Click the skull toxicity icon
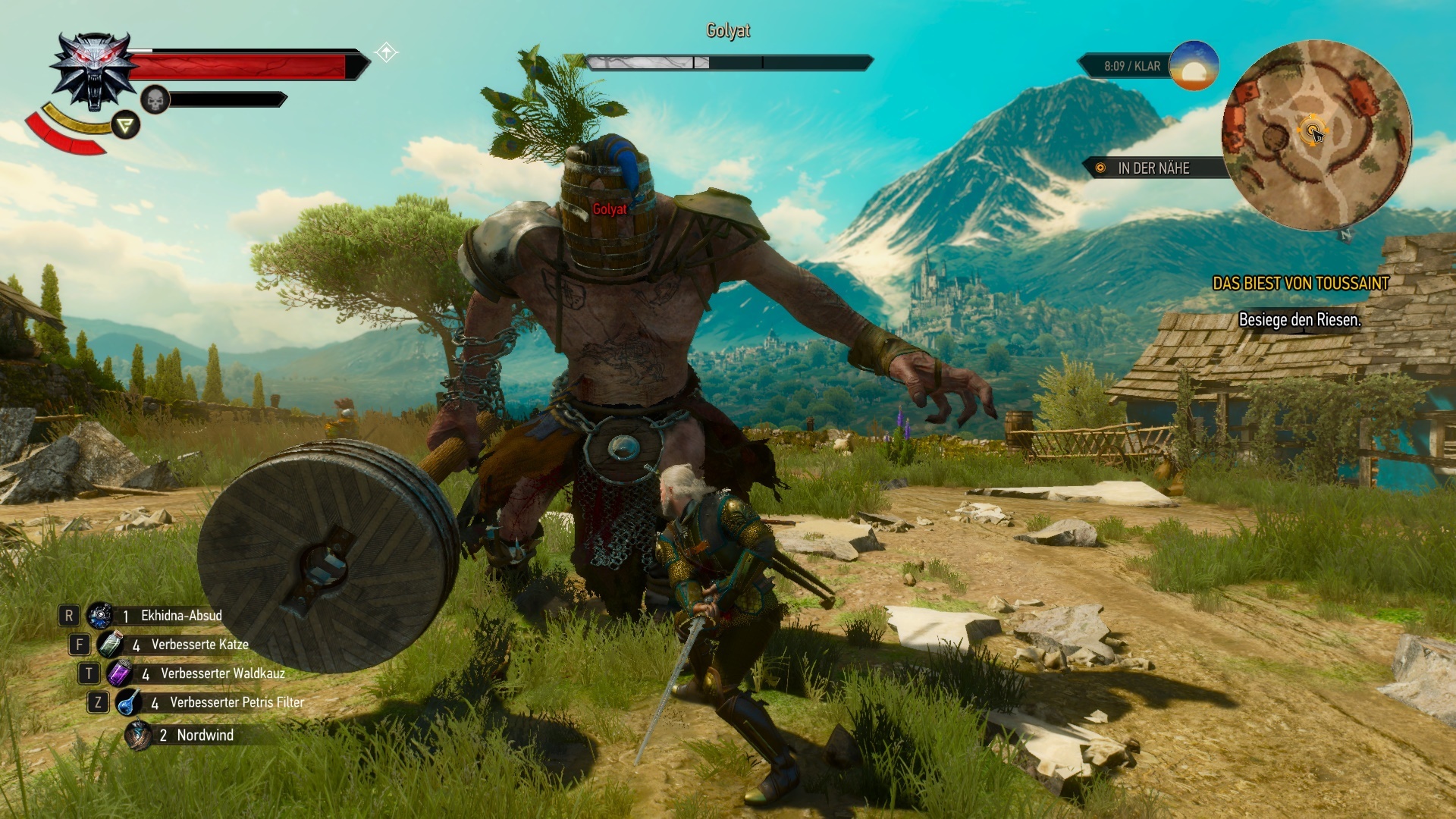The width and height of the screenshot is (1456, 819). click(153, 99)
